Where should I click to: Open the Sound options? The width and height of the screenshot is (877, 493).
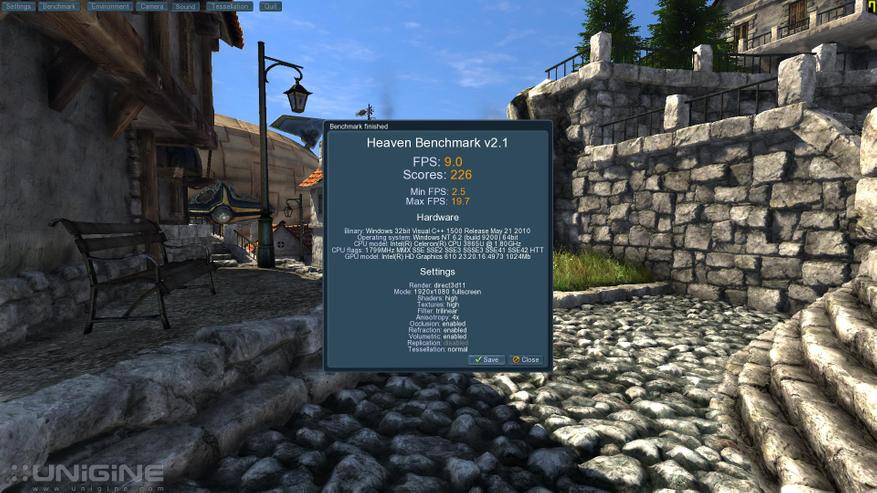click(185, 6)
